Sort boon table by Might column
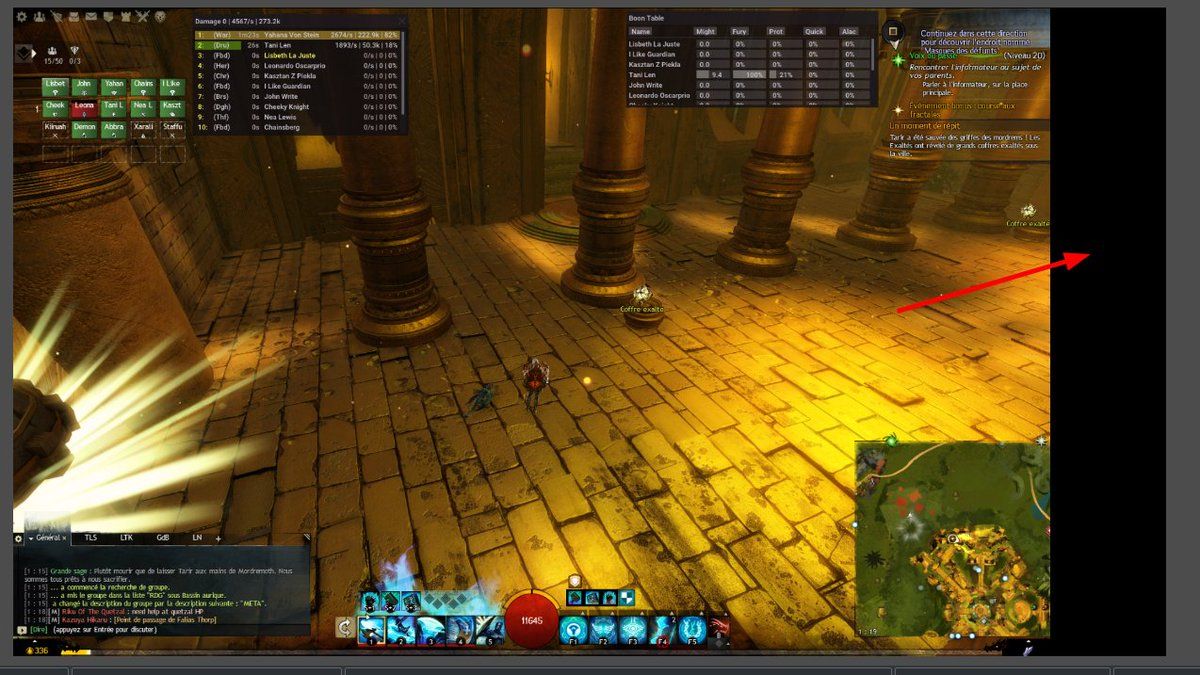The image size is (1200, 675). click(x=705, y=32)
